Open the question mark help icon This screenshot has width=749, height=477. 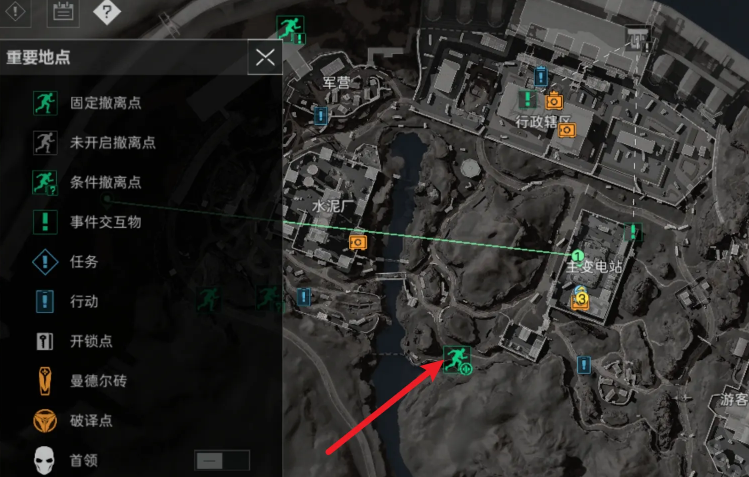pos(107,13)
